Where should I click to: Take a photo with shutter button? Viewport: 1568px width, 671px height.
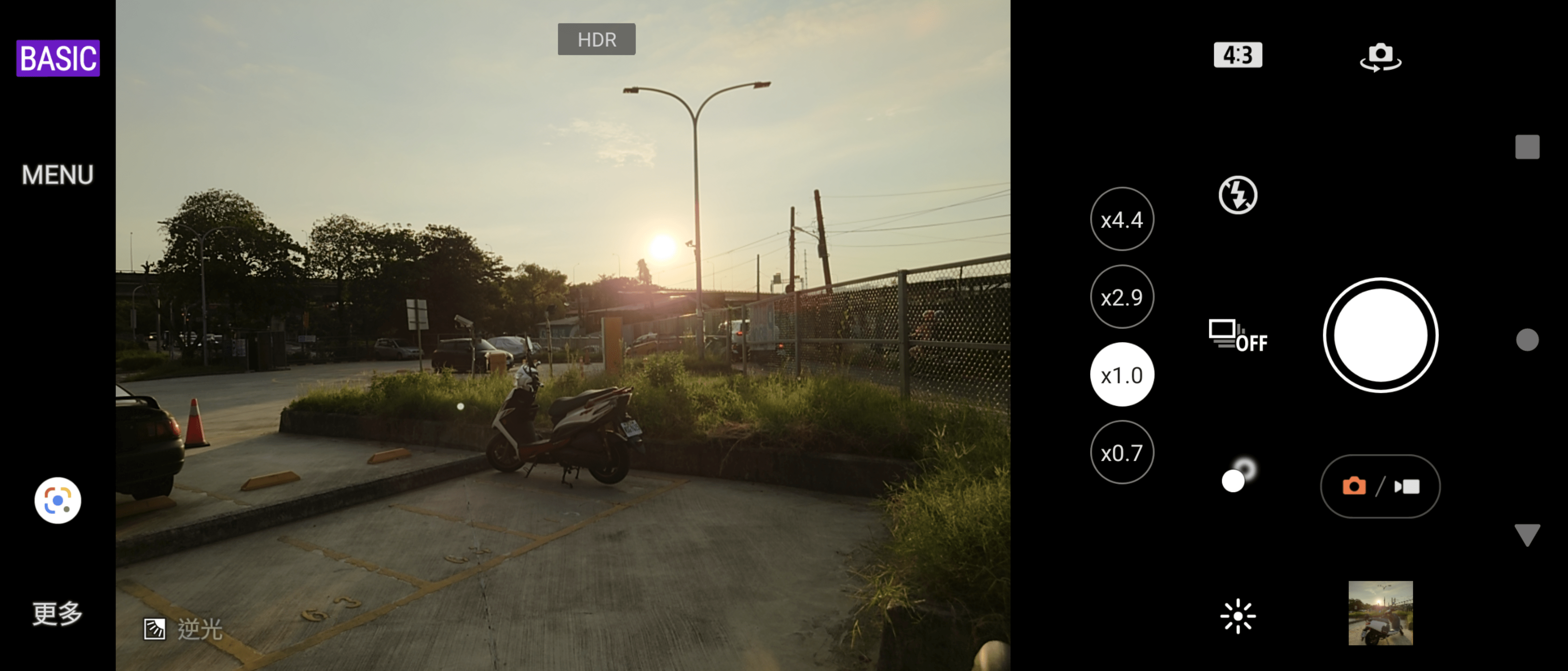1380,335
